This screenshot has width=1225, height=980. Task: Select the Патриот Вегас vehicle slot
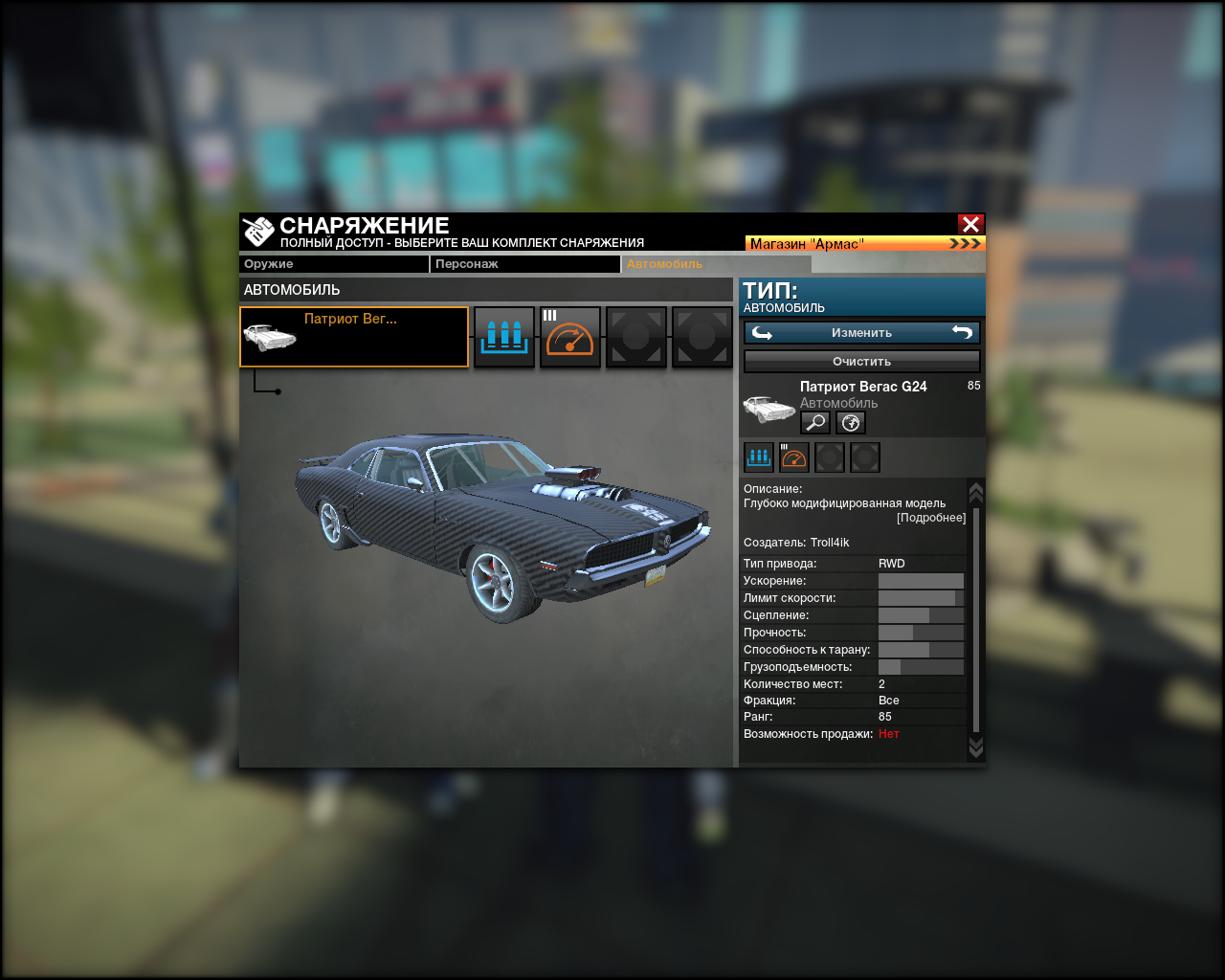point(354,337)
